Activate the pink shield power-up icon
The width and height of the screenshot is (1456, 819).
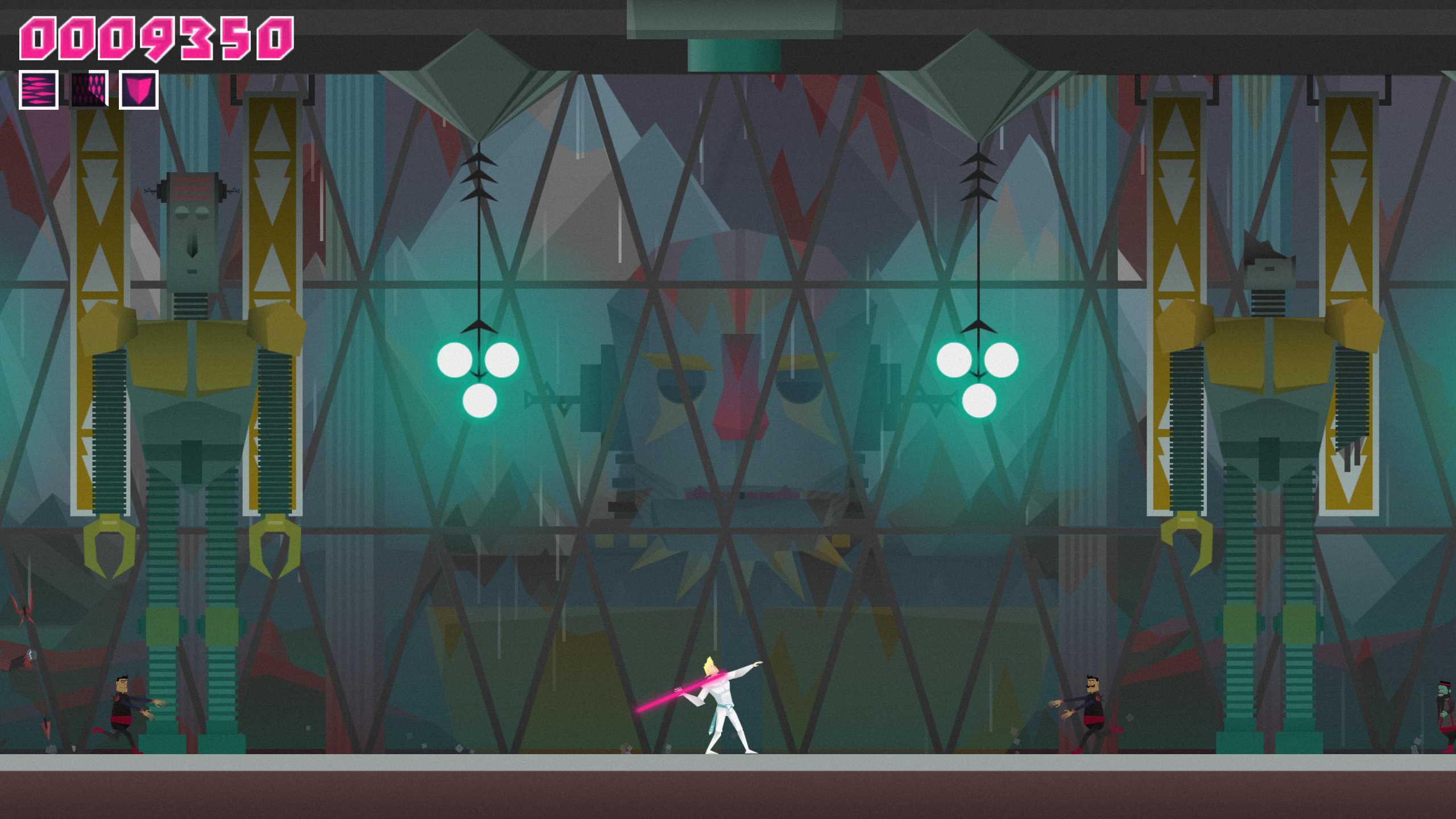(138, 90)
